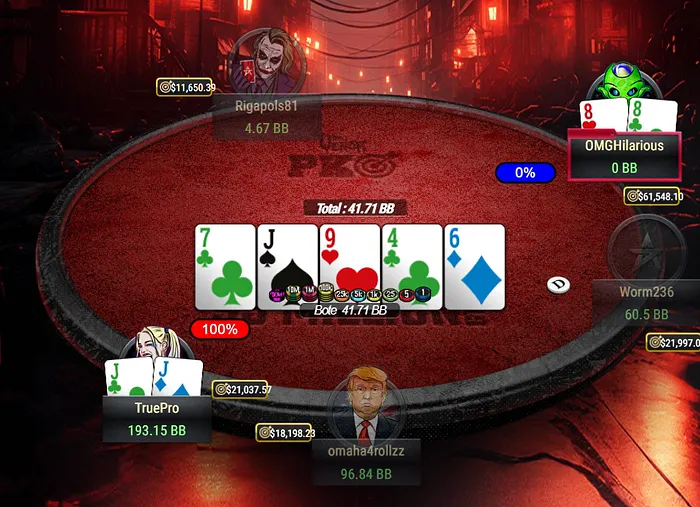Screen dimensions: 700x507
Task: Show the $18,198.23 bounty badge
Action: pyautogui.click(x=286, y=433)
